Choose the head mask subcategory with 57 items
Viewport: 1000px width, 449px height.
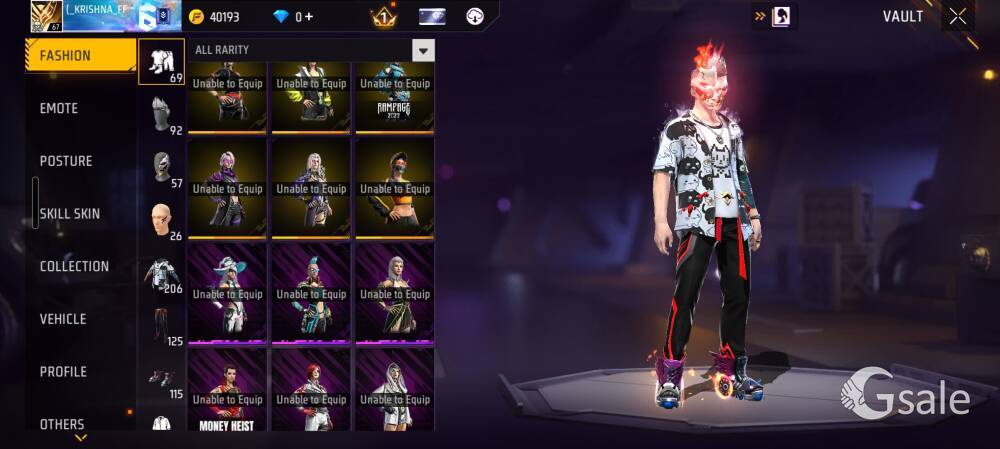161,167
